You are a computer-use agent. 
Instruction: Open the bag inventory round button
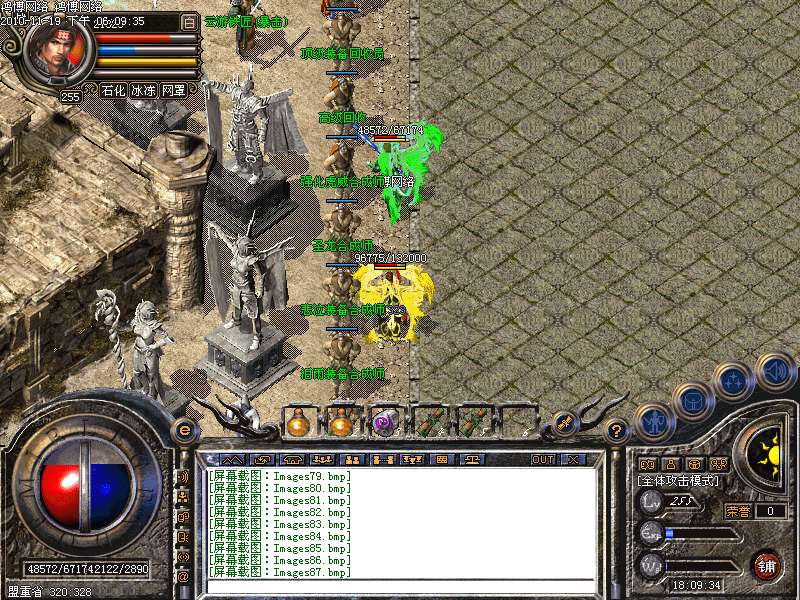click(692, 401)
